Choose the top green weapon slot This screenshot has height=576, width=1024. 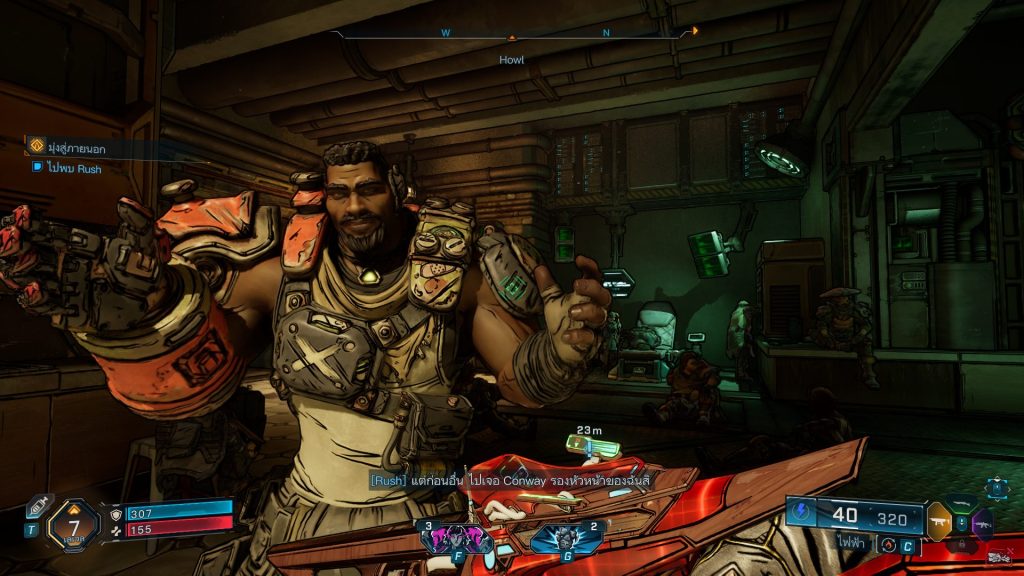click(961, 503)
